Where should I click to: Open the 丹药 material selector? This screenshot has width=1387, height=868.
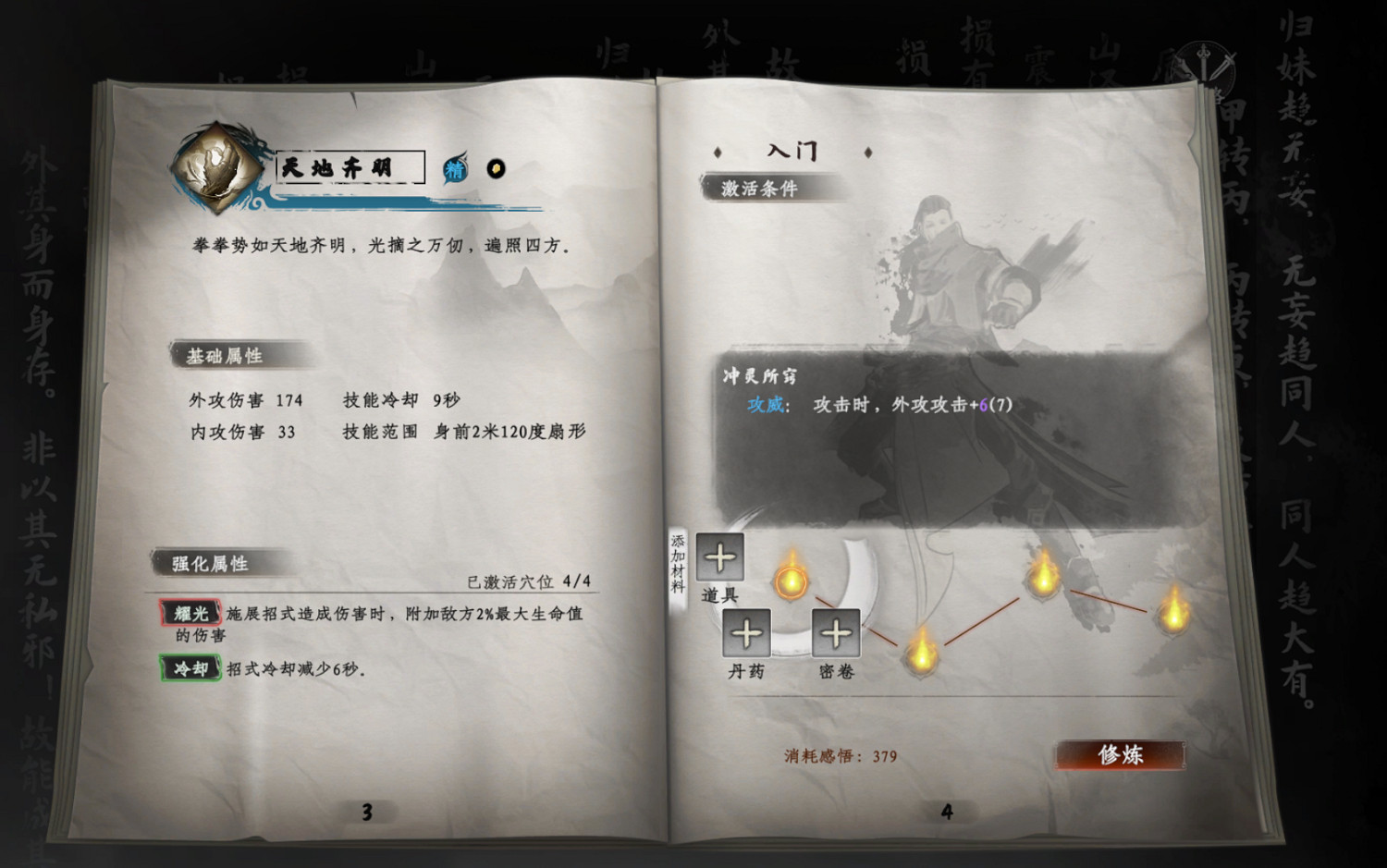(x=746, y=634)
